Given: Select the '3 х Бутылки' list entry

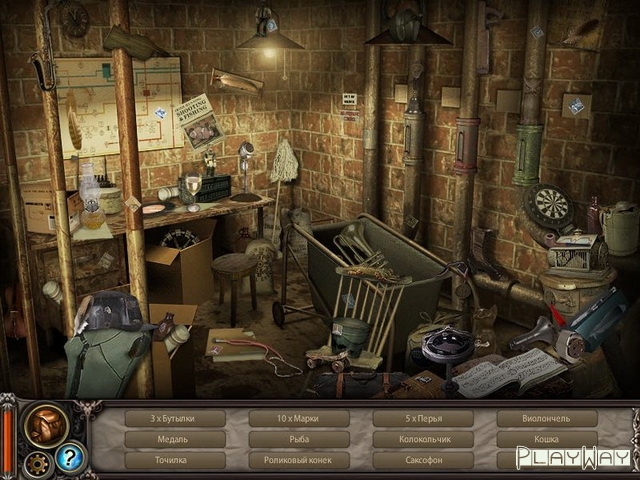Looking at the screenshot, I should pos(174,418).
